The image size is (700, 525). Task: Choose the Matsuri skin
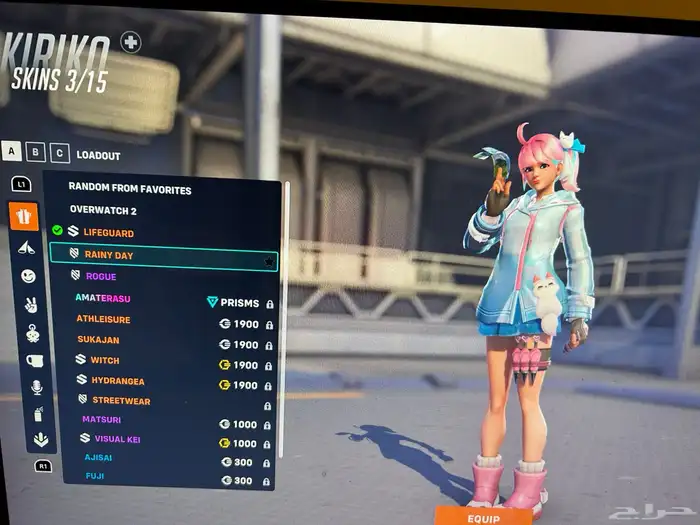[101, 420]
